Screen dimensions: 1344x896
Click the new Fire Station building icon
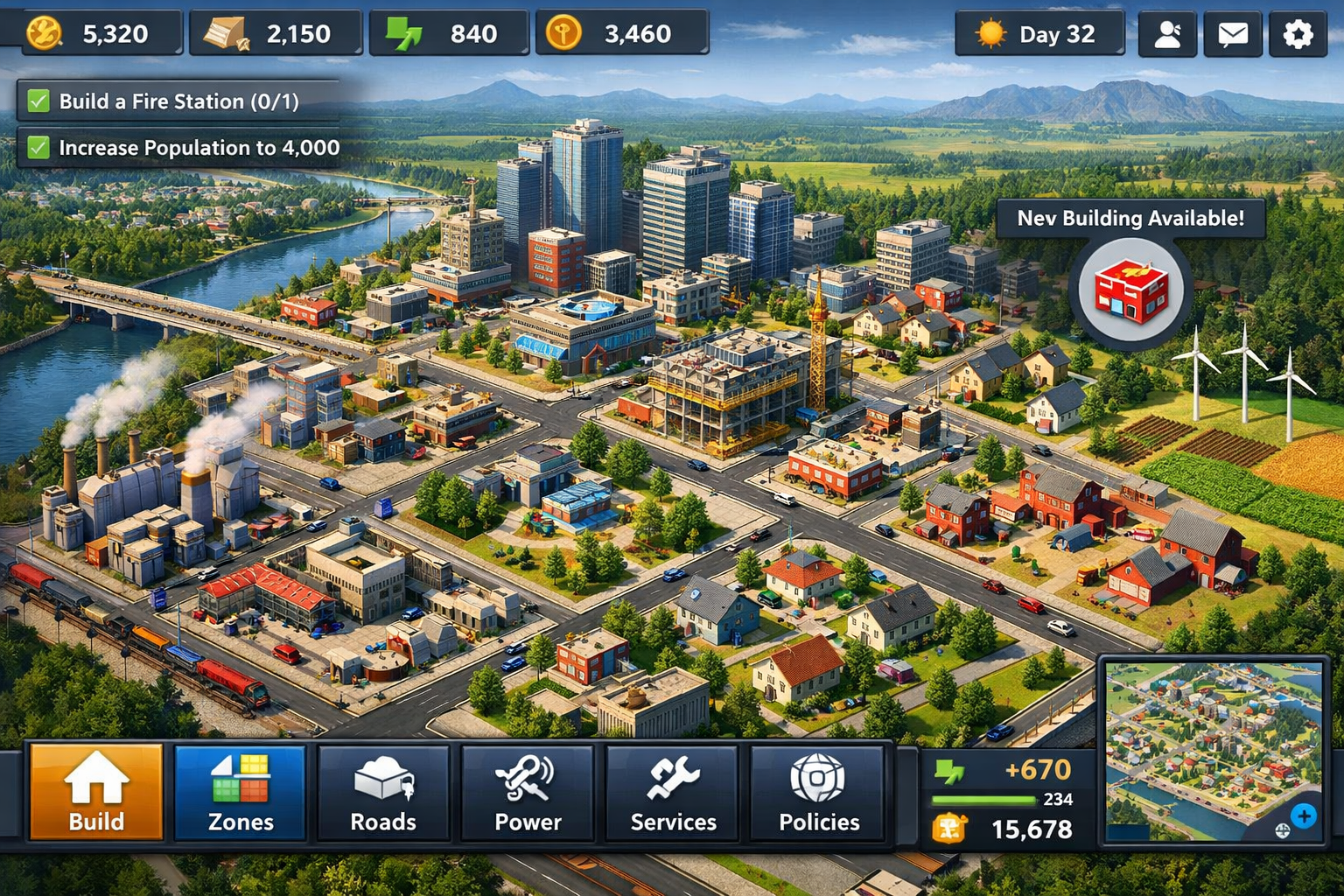coord(1132,290)
